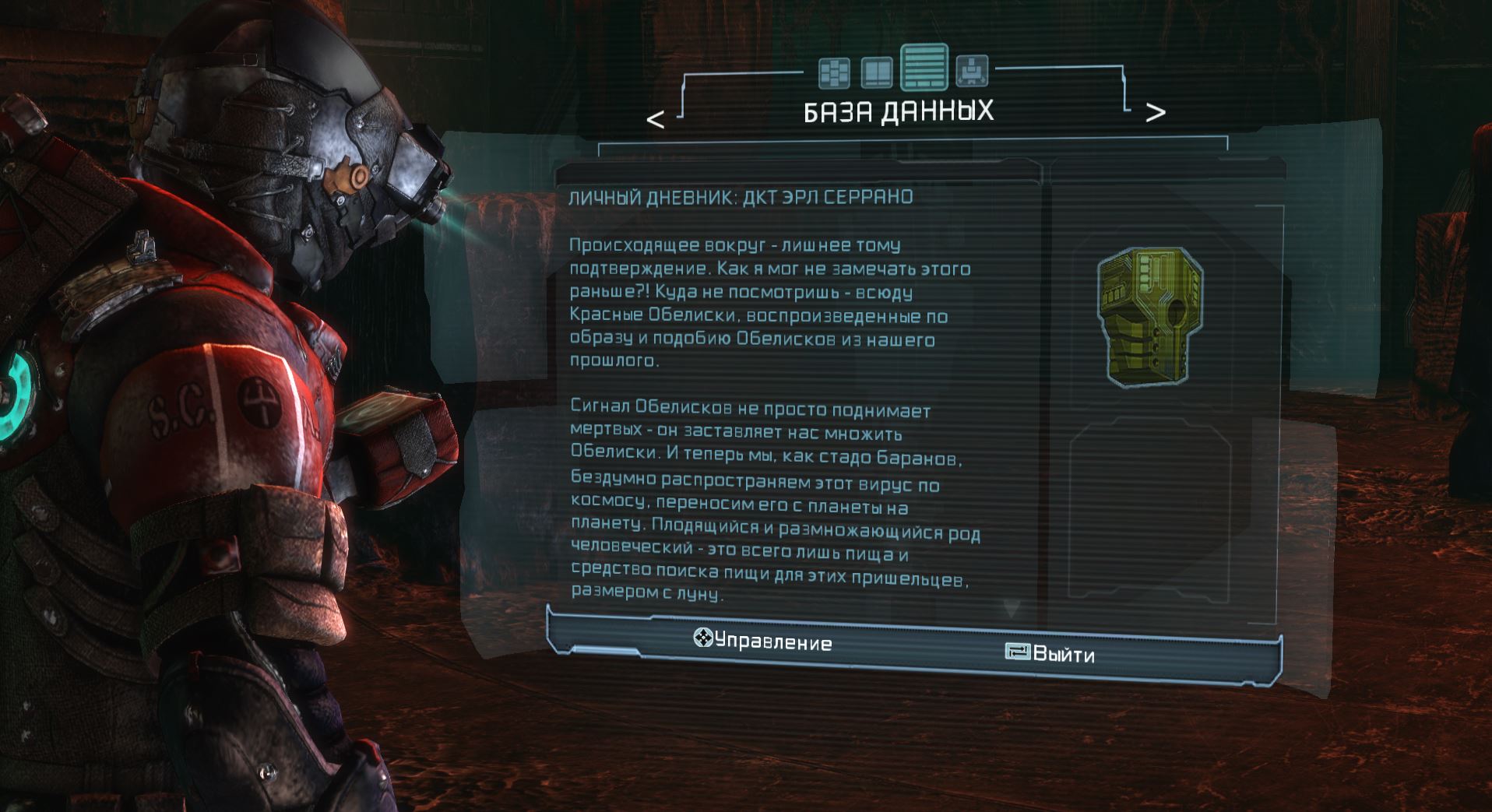This screenshot has width=1492, height=812.
Task: Click the left arrow beside the База данных title
Action: point(656,119)
